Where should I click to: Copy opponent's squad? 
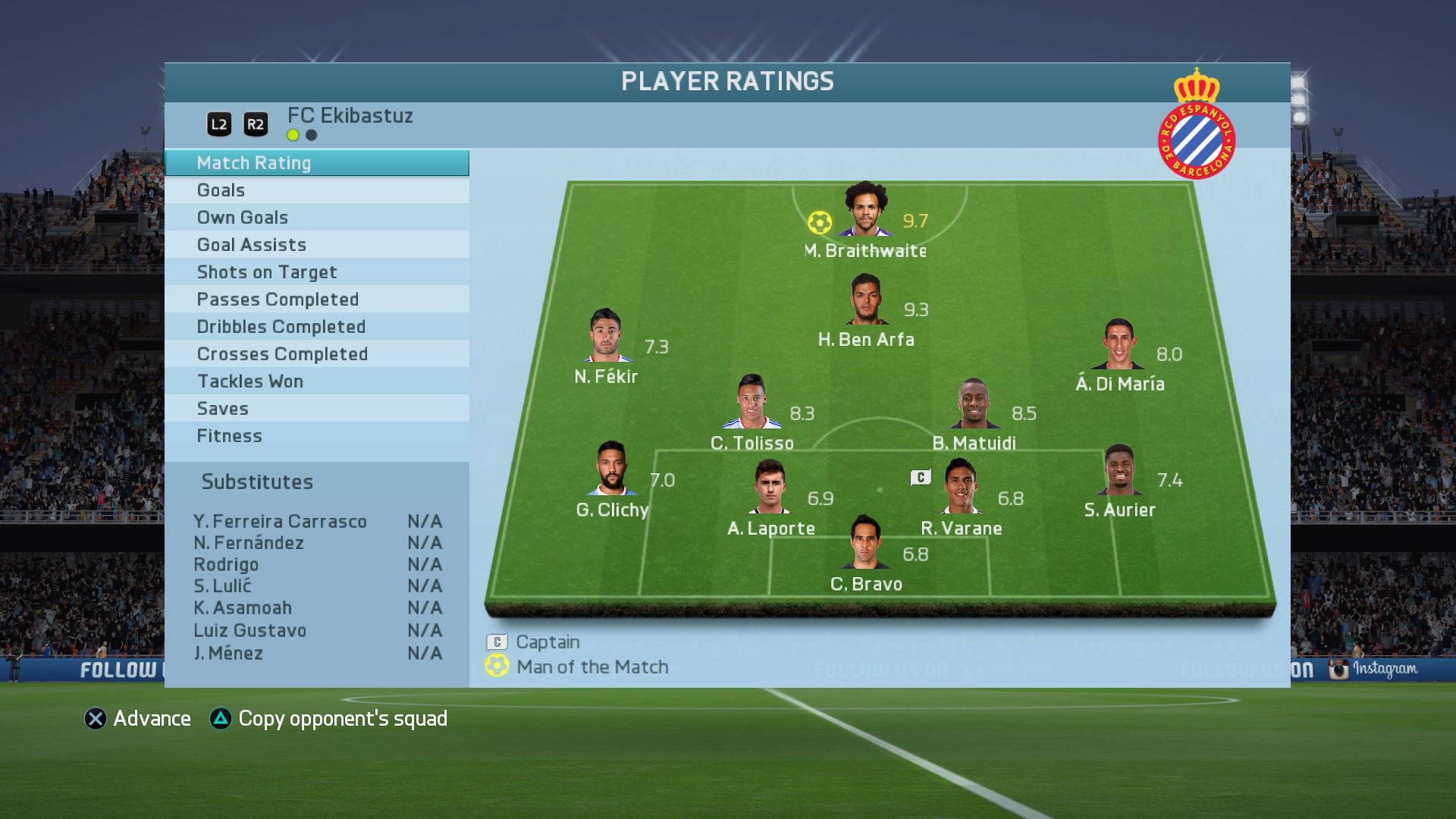[329, 719]
